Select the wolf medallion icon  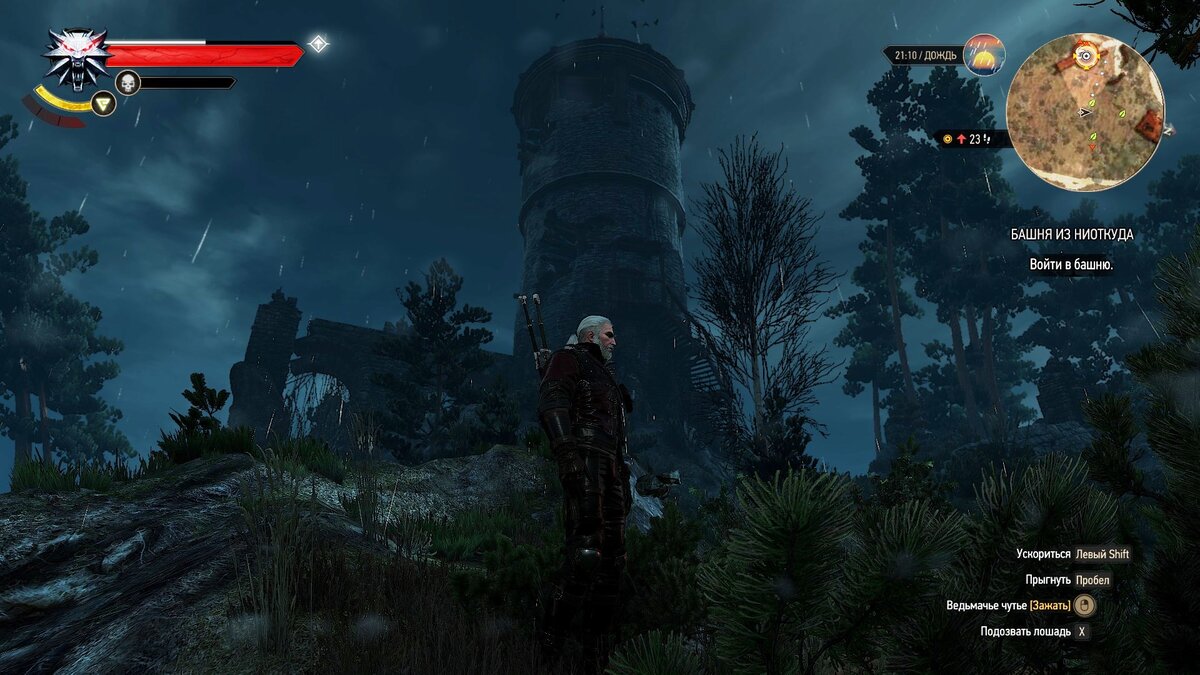coord(77,56)
